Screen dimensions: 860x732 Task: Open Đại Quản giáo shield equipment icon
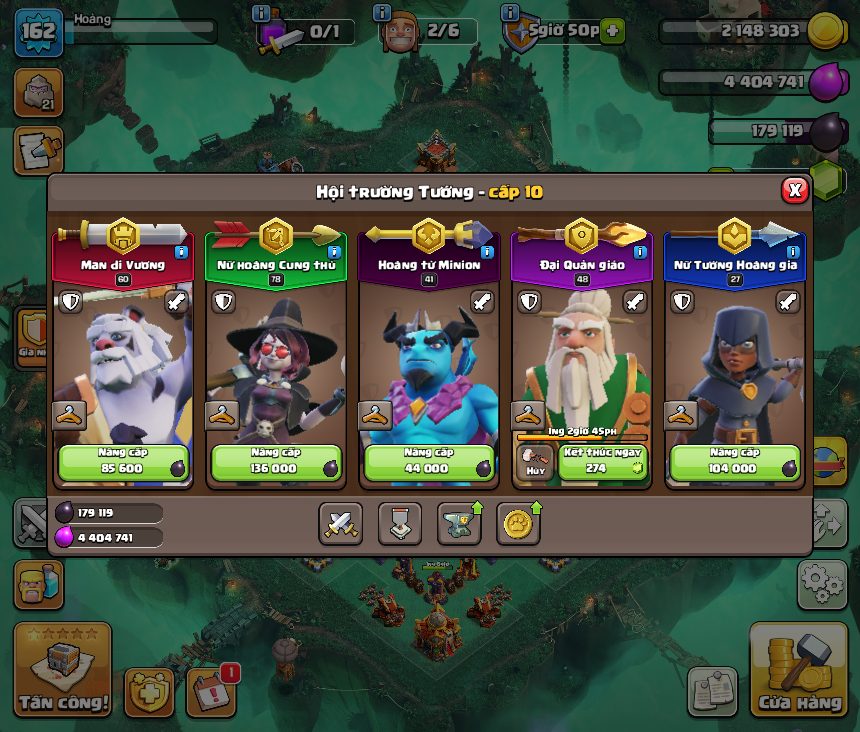(529, 301)
